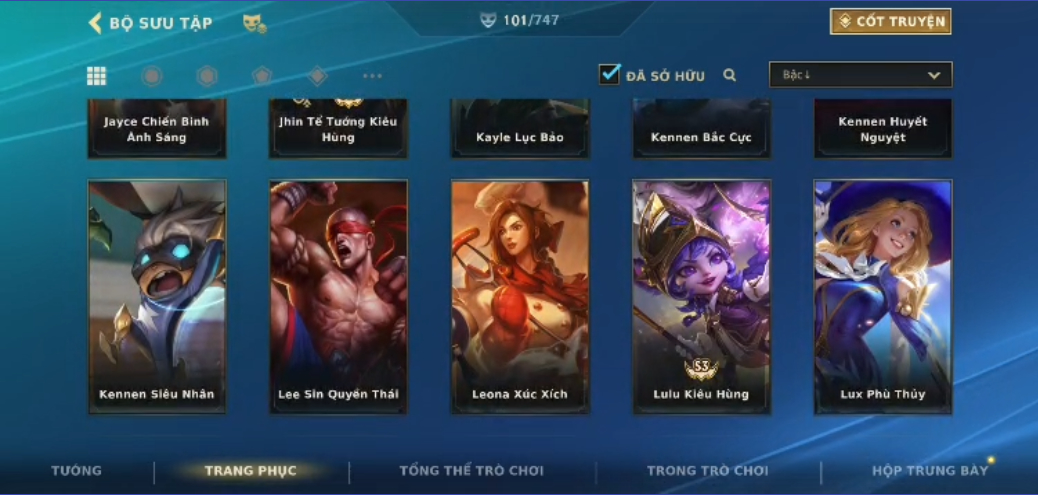Select Jayce Chiến Binh Ánh Sáng skin
Image resolution: width=1038 pixels, height=495 pixels.
click(157, 129)
